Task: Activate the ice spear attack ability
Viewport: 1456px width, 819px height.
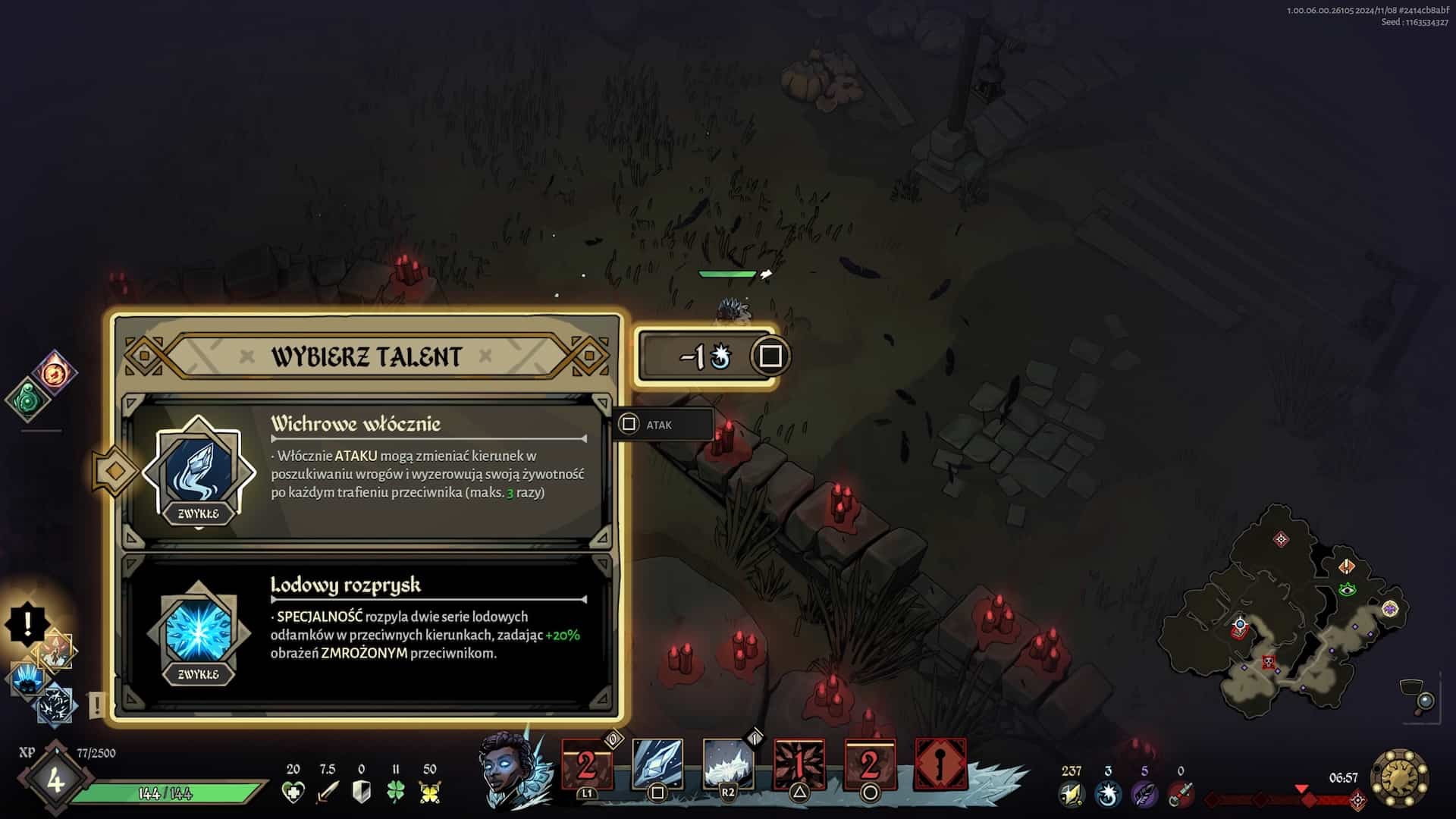Action: (x=657, y=764)
